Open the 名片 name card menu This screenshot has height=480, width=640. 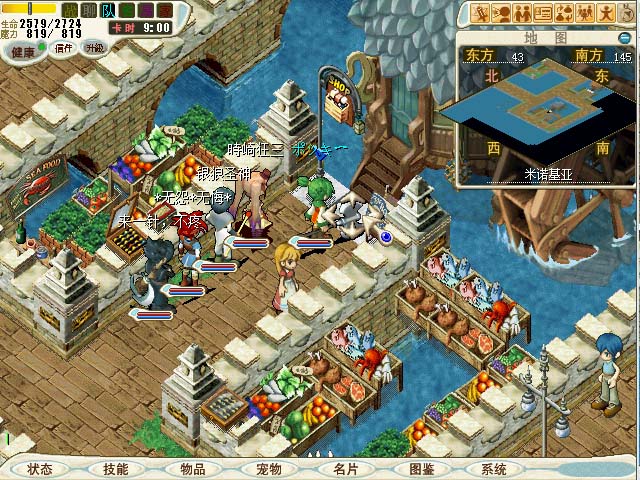[x=345, y=469]
